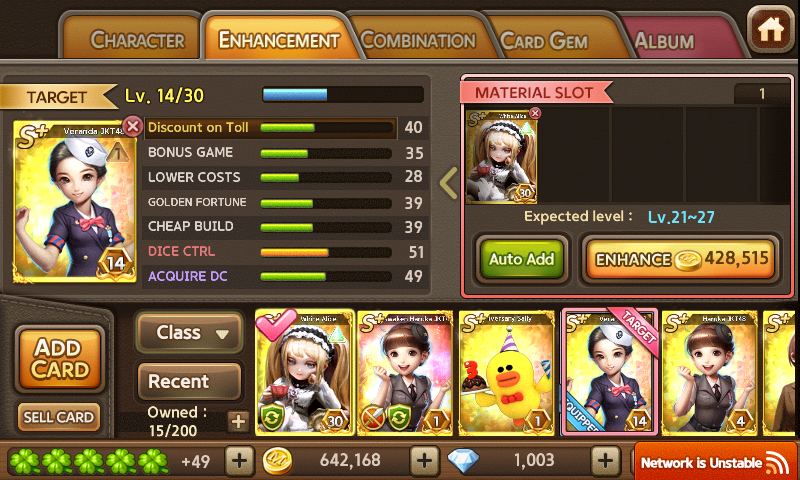This screenshot has width=800, height=480.
Task: Add more clovers with the plus button
Action: (239, 461)
